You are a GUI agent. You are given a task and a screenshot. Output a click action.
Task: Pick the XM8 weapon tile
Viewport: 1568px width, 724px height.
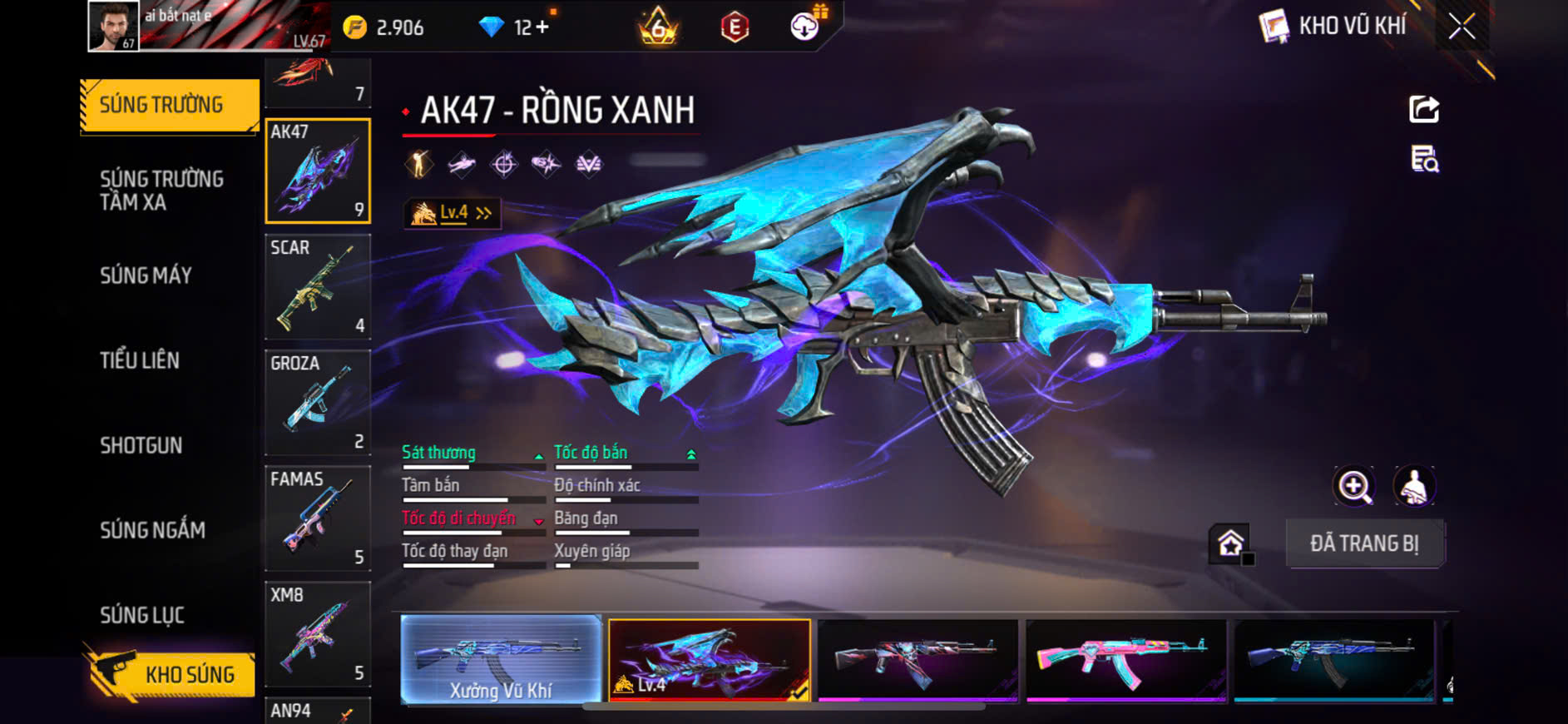click(317, 633)
